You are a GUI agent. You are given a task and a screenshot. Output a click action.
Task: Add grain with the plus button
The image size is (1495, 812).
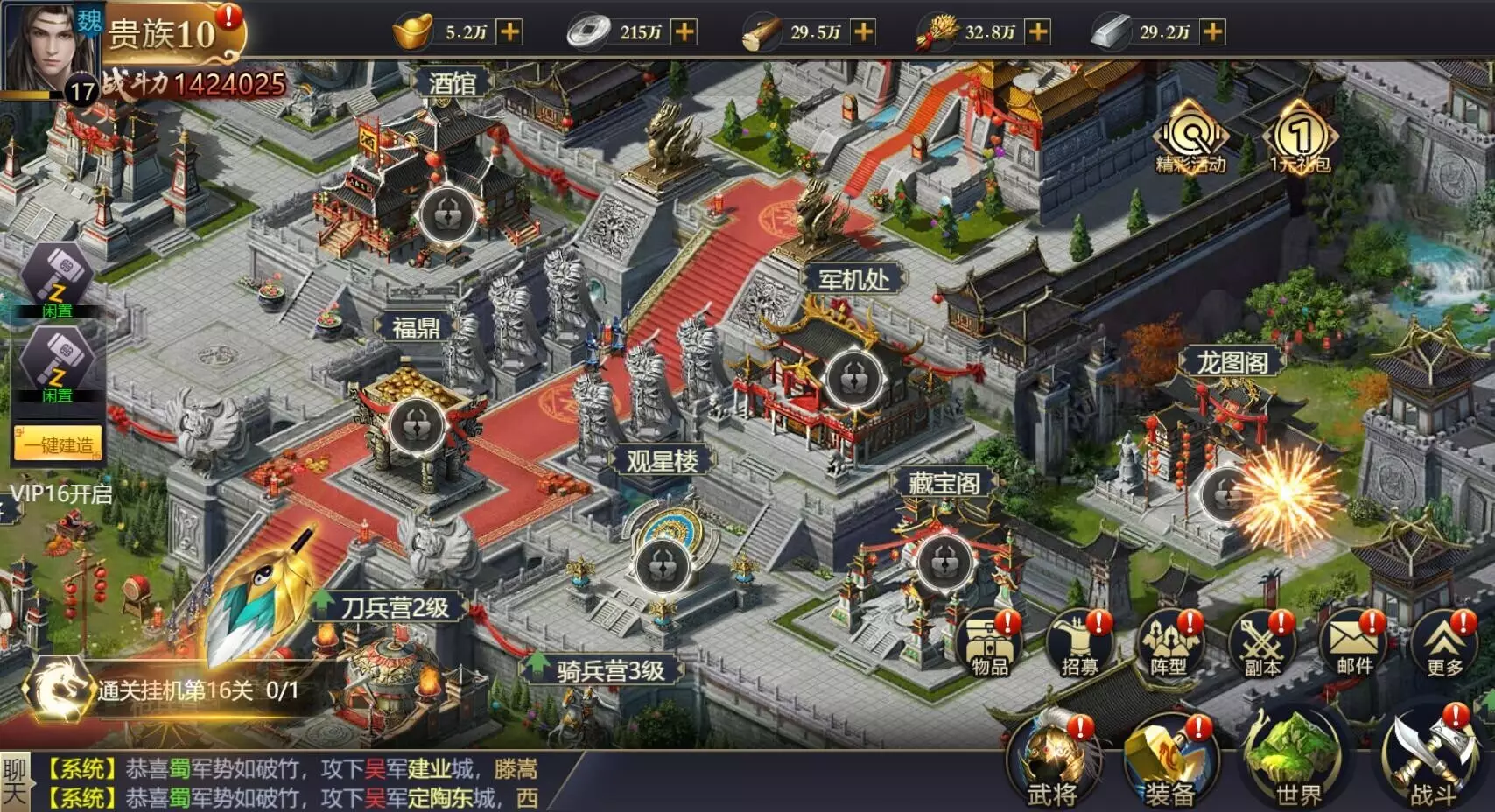(x=1037, y=32)
